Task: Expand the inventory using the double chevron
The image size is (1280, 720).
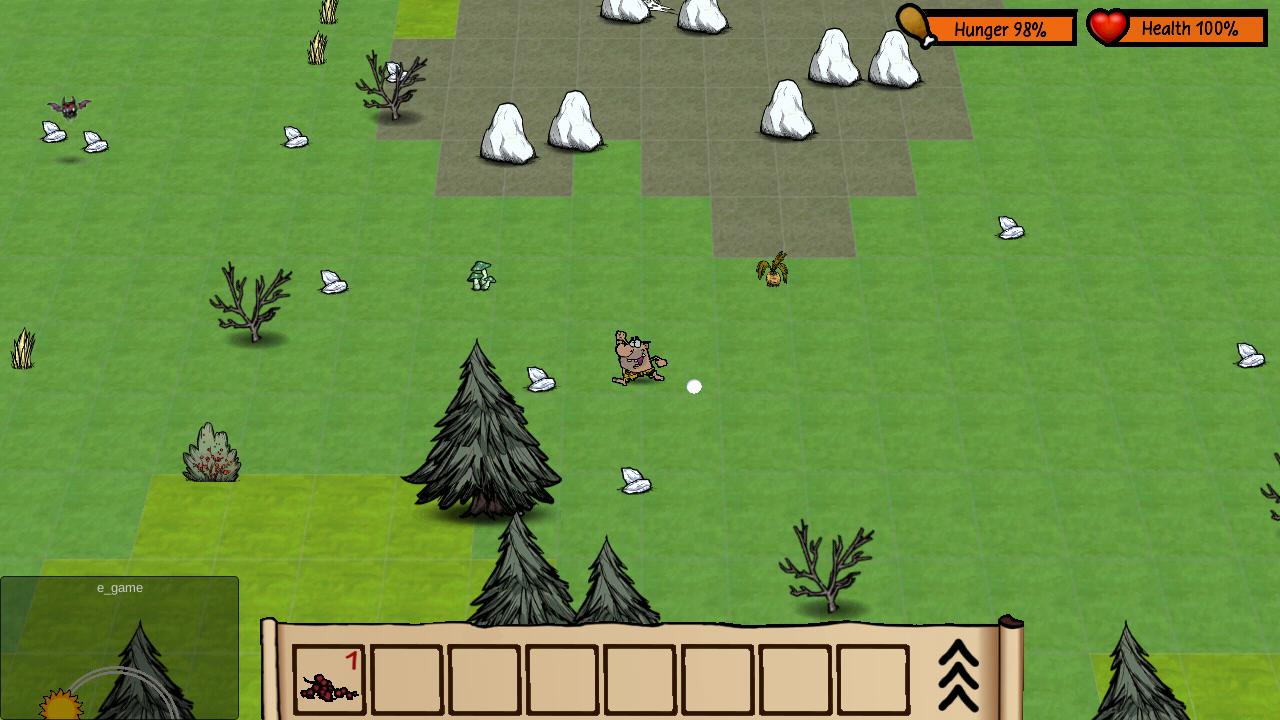Action: pos(958,675)
